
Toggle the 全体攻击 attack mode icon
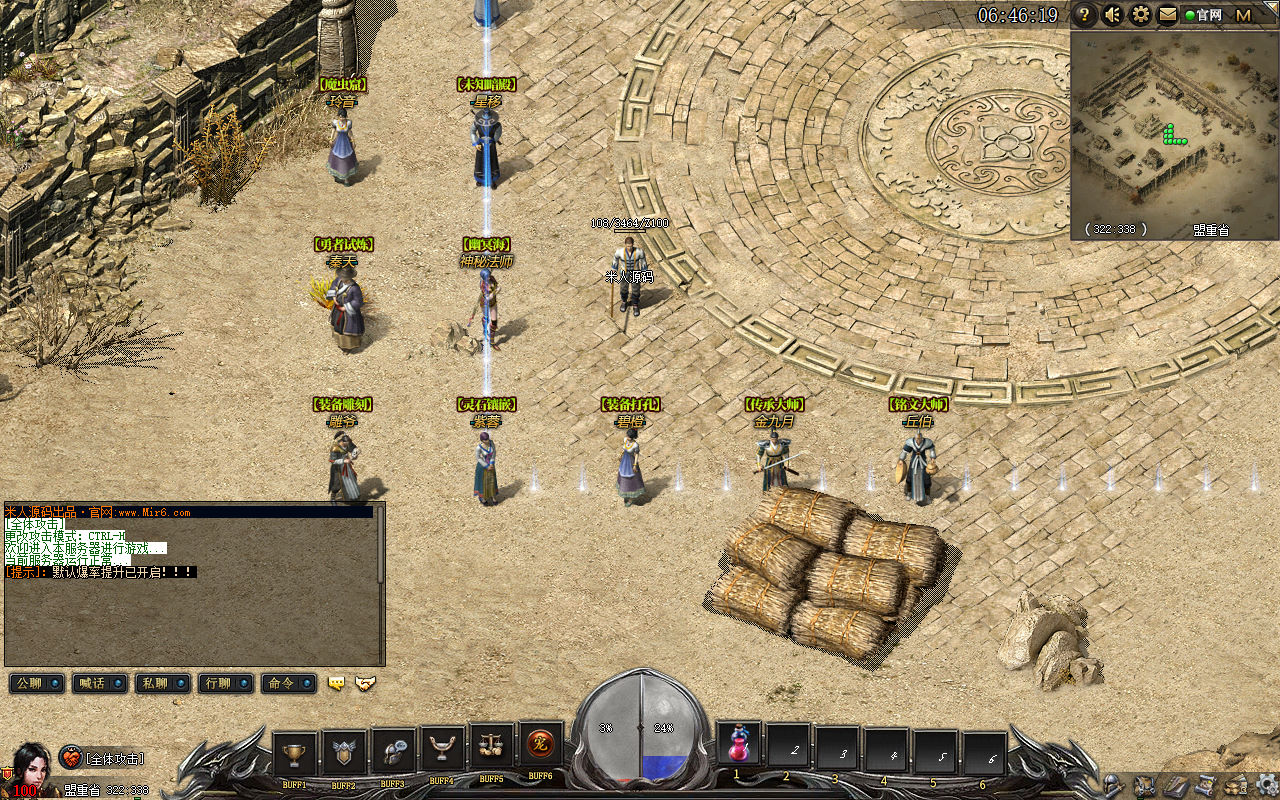pyautogui.click(x=70, y=758)
